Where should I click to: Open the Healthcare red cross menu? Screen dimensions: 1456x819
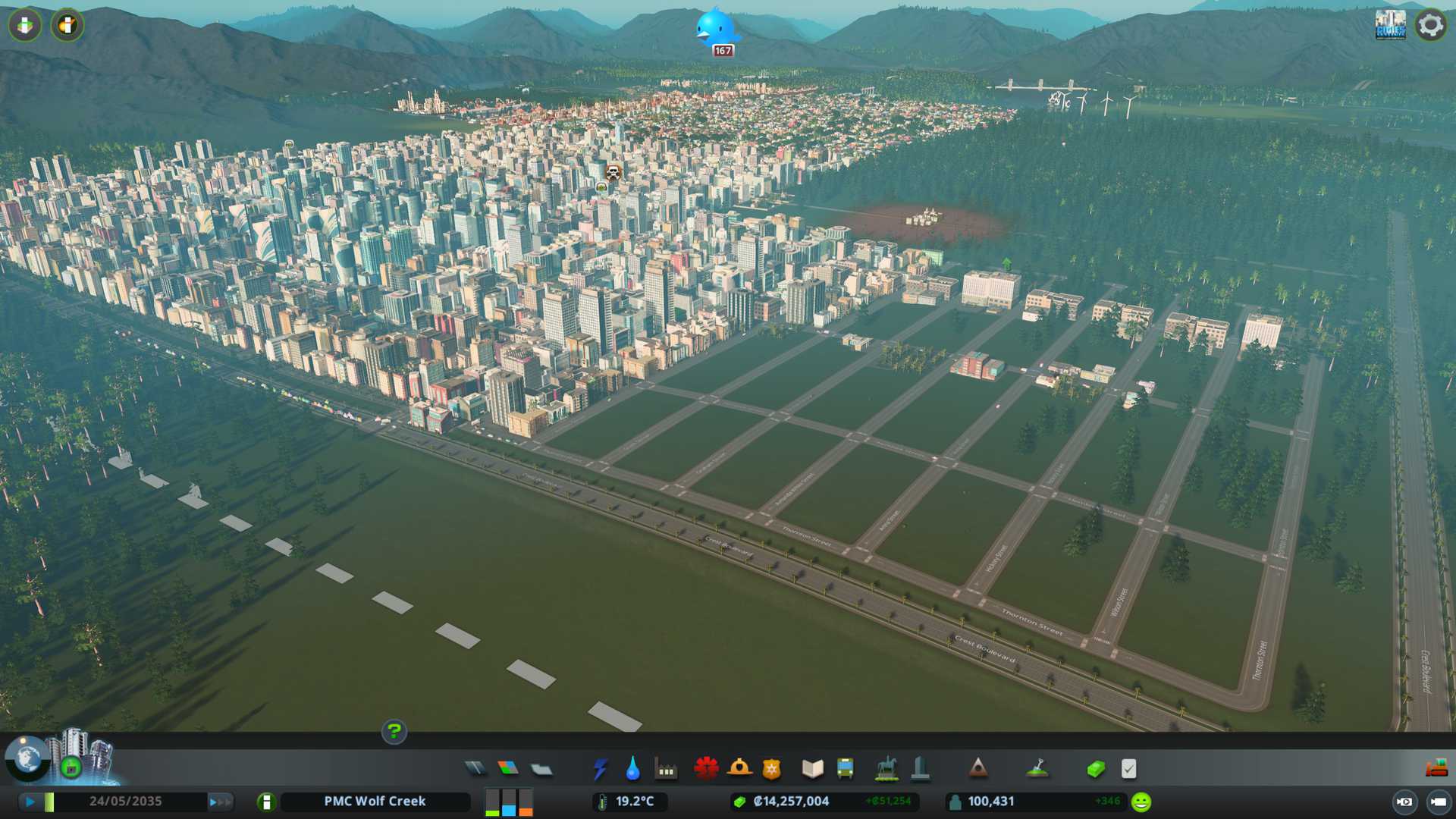click(706, 769)
